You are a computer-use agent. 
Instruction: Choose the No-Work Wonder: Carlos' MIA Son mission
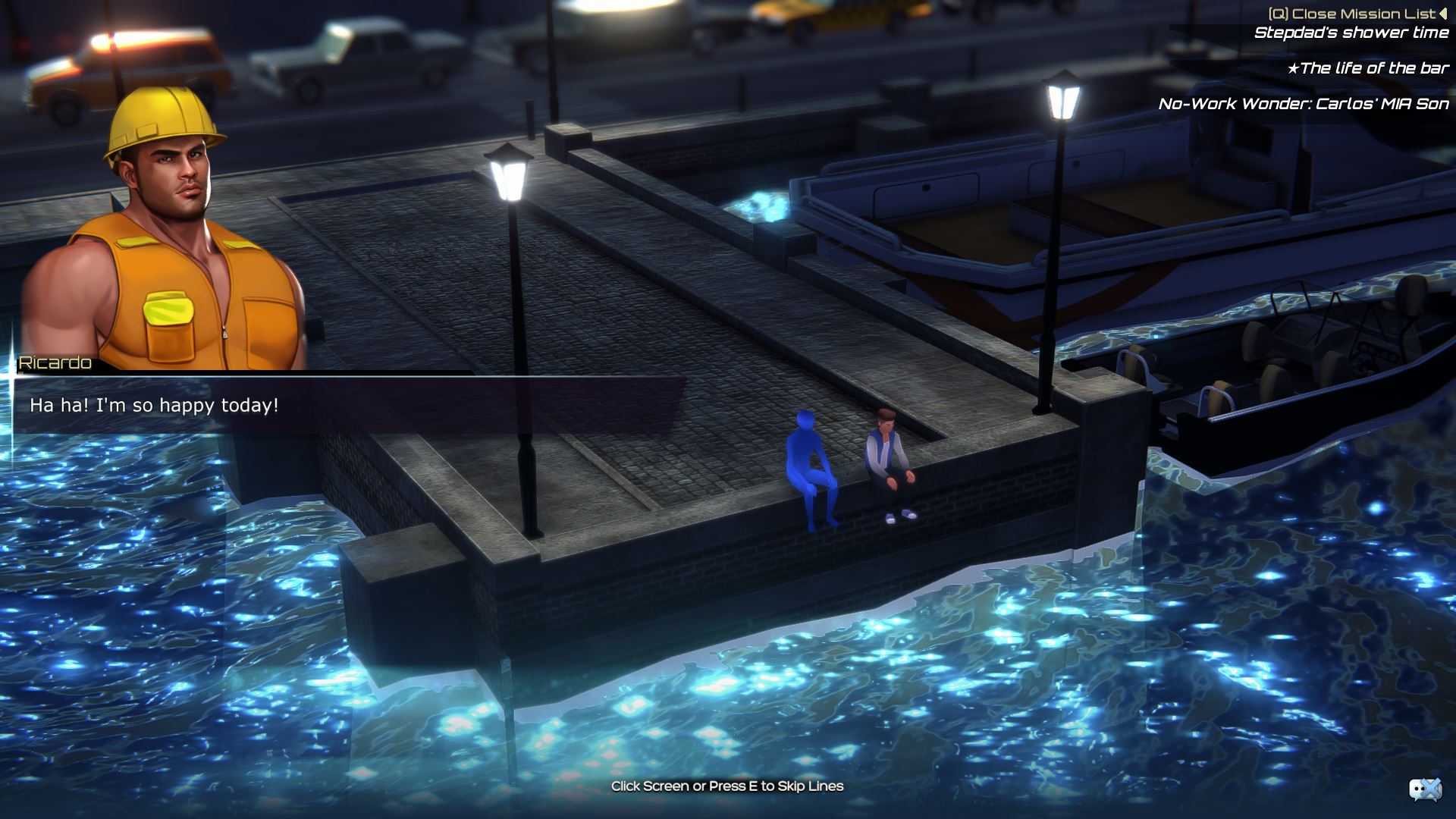pos(1303,104)
